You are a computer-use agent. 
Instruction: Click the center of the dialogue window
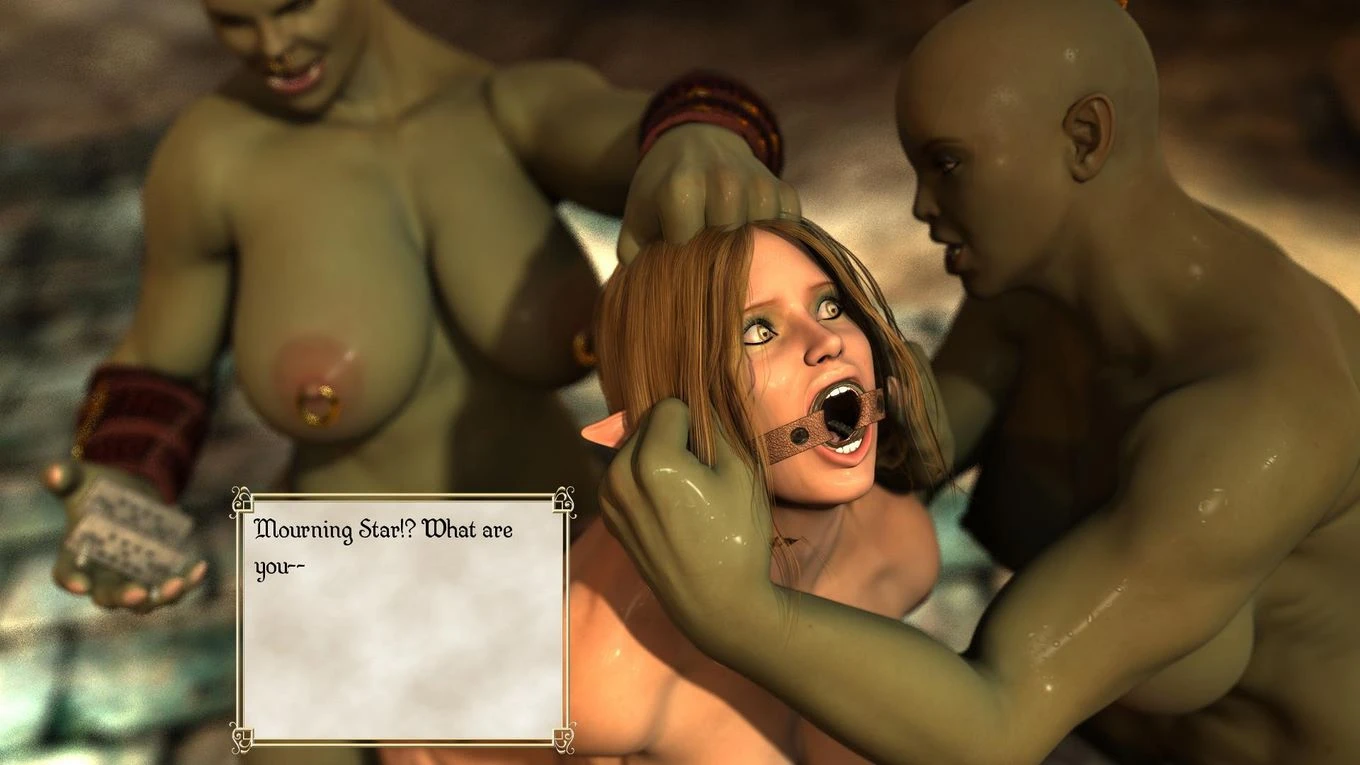[x=402, y=618]
